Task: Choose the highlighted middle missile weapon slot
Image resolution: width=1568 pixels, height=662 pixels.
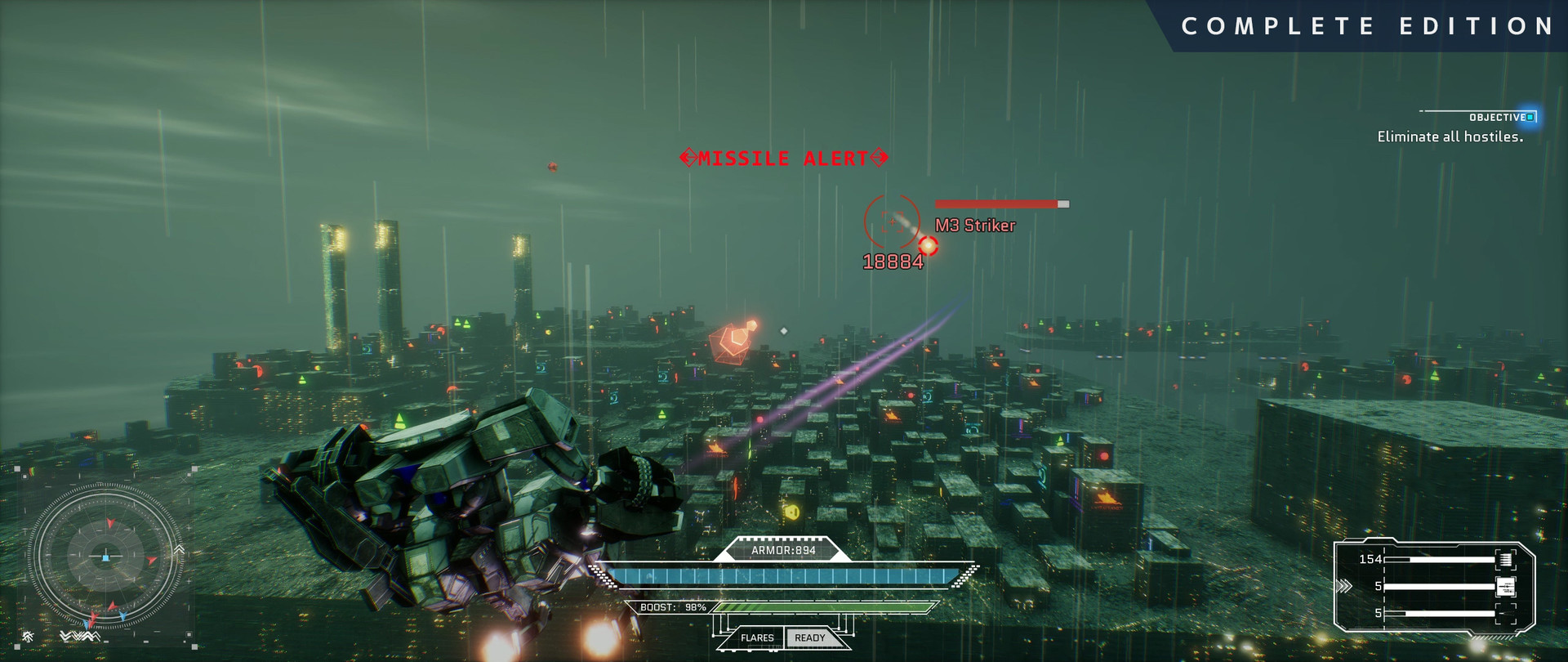Action: (1504, 586)
